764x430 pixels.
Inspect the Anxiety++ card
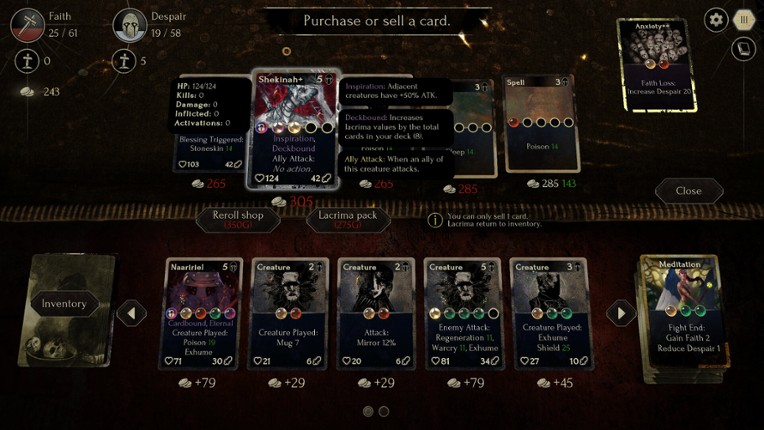[657, 62]
